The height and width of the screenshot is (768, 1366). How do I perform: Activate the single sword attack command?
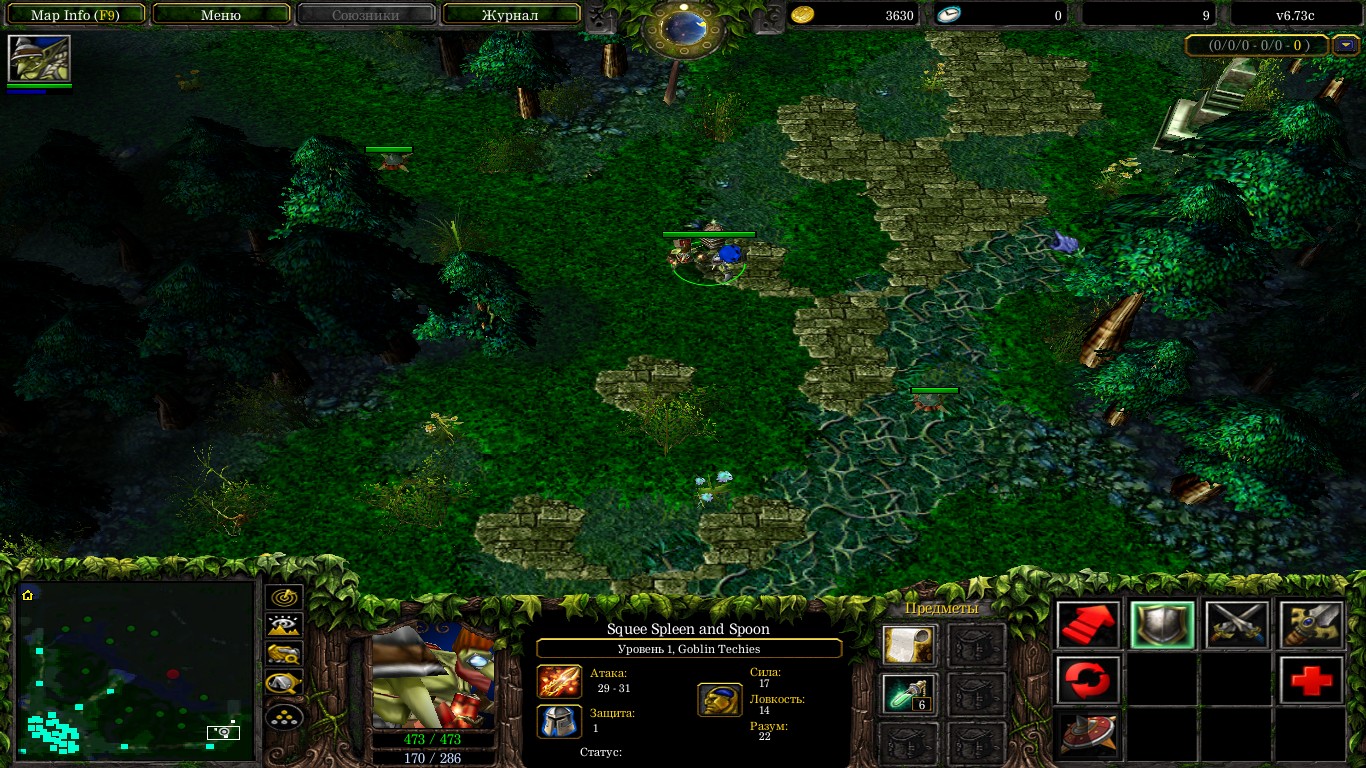[x=1311, y=626]
